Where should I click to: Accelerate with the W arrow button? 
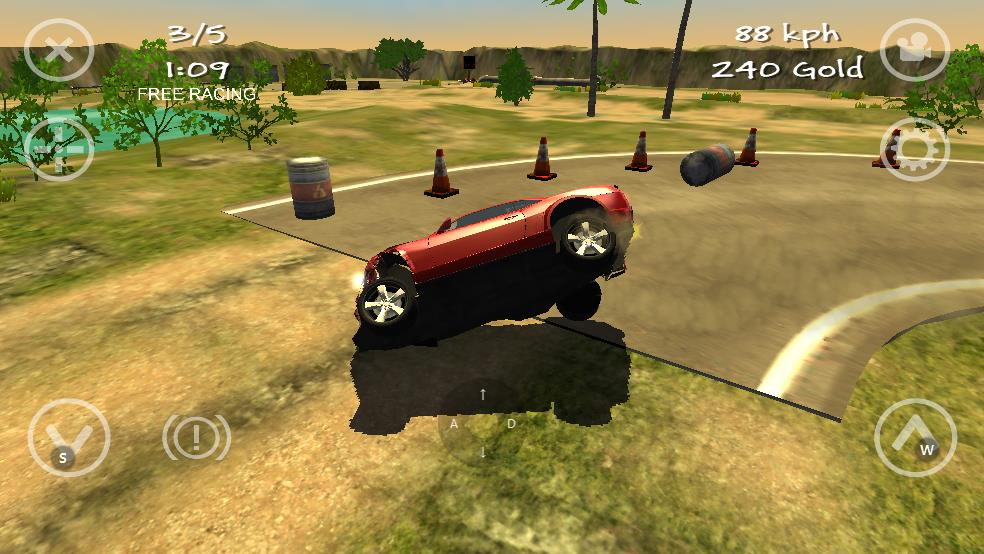[x=915, y=437]
